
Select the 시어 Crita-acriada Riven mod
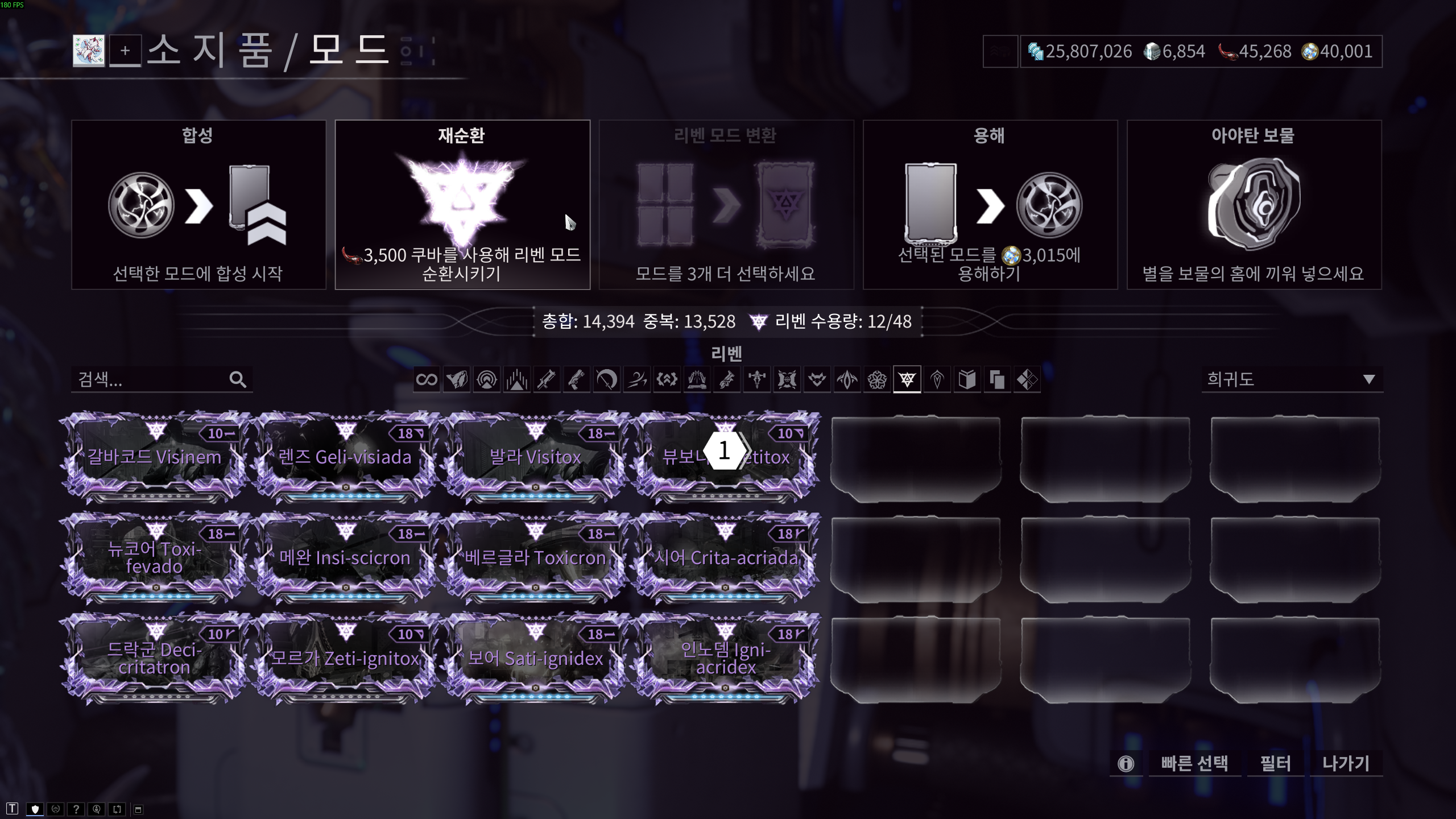(726, 558)
